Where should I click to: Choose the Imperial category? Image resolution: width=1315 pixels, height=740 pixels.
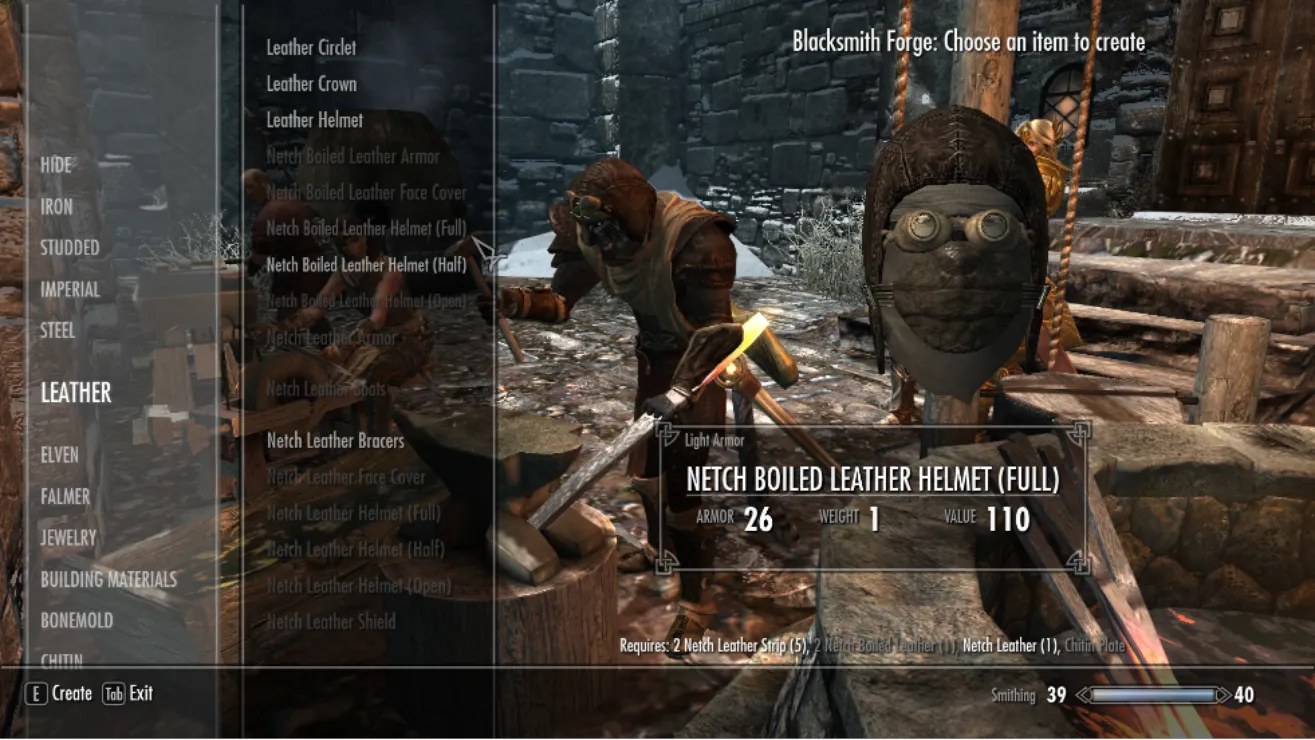click(70, 290)
